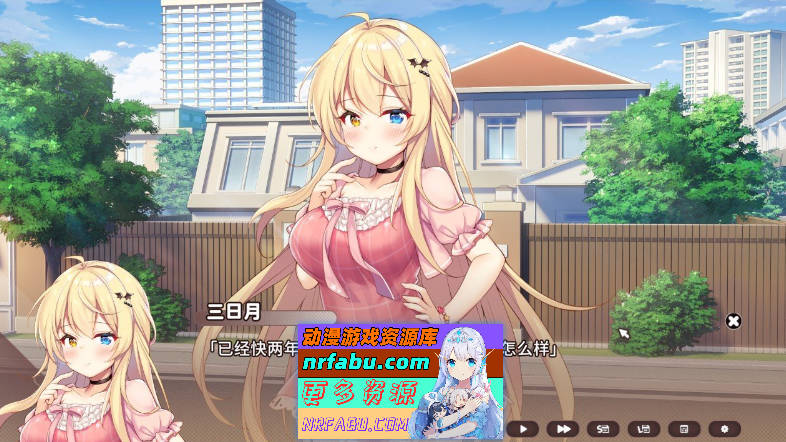Open settings with the gear button
This screenshot has width=786, height=442.
point(724,429)
